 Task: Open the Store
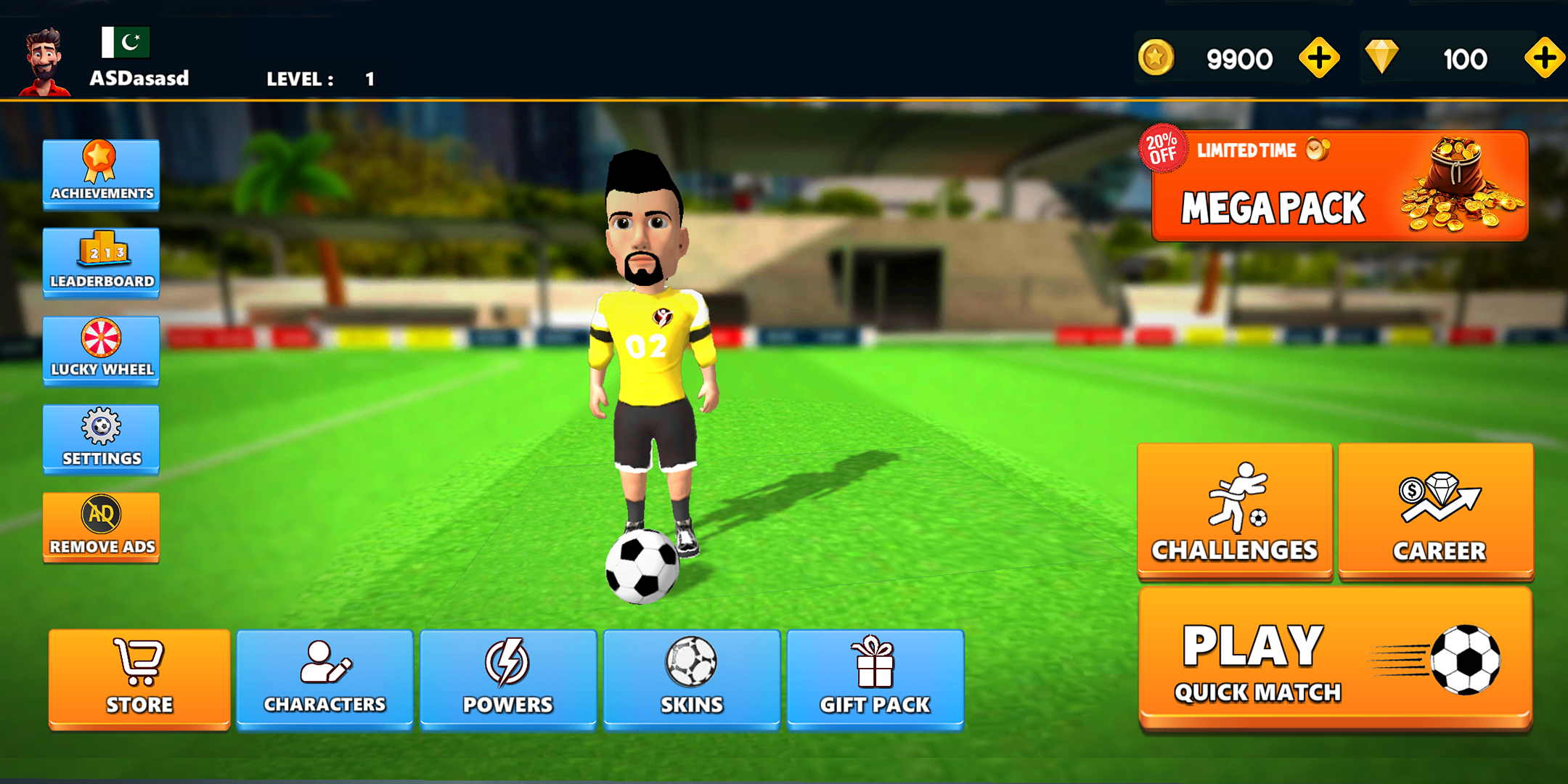point(139,678)
